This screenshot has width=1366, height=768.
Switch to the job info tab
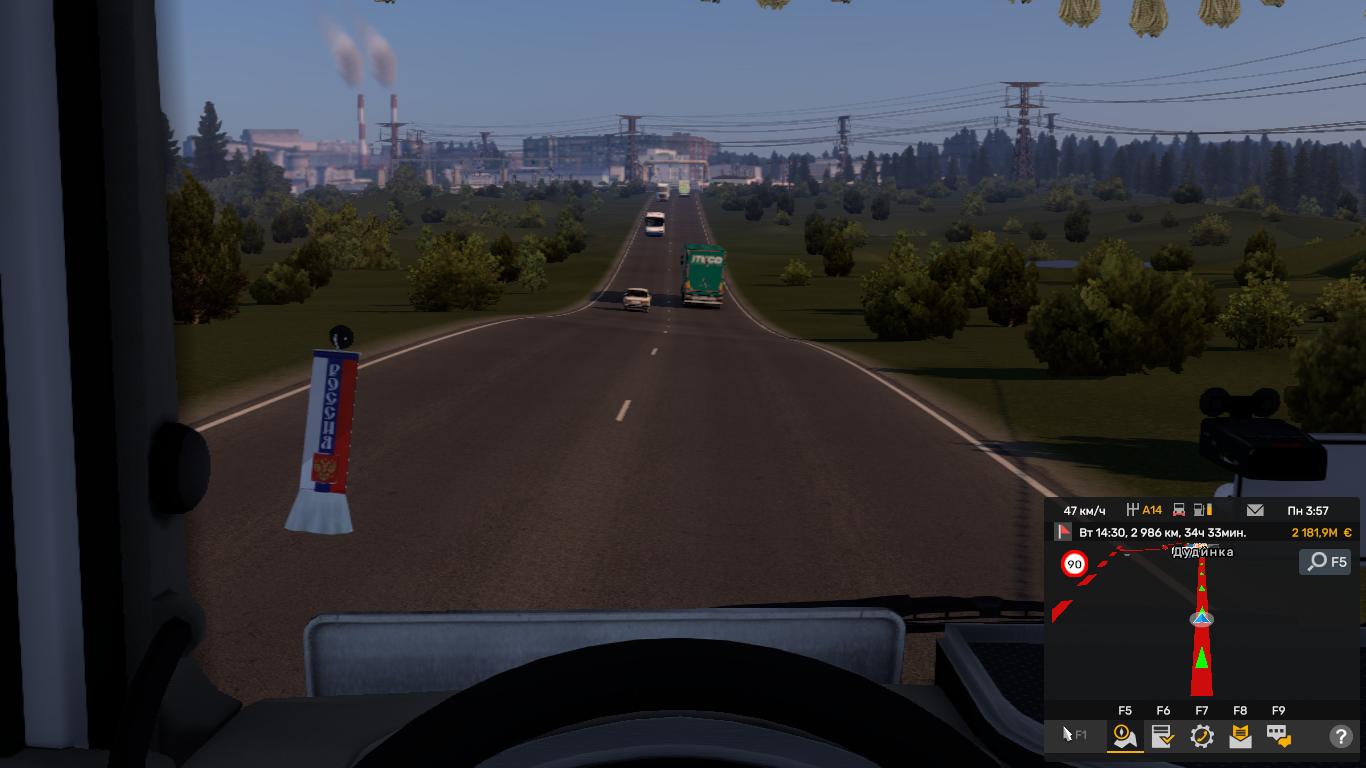[x=1163, y=737]
